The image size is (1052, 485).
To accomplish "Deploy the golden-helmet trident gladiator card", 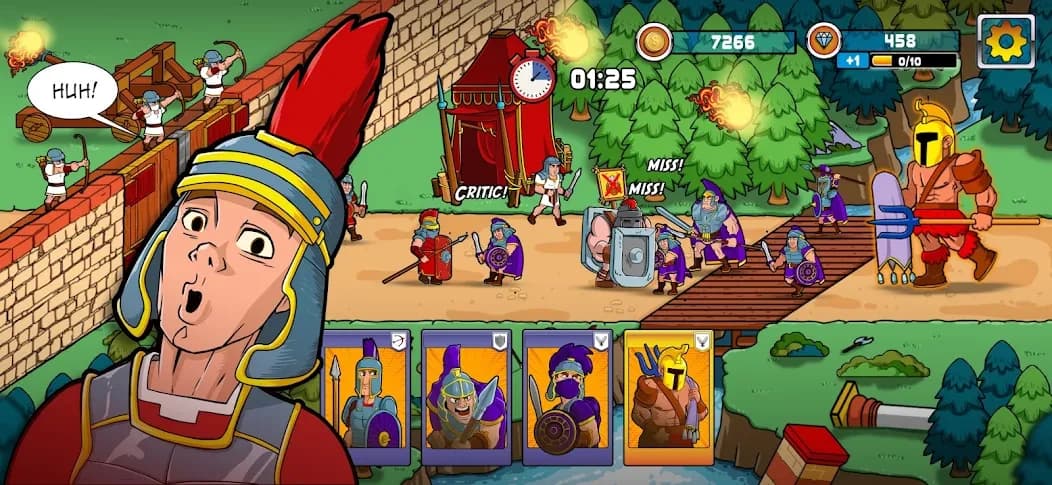I will (669, 396).
